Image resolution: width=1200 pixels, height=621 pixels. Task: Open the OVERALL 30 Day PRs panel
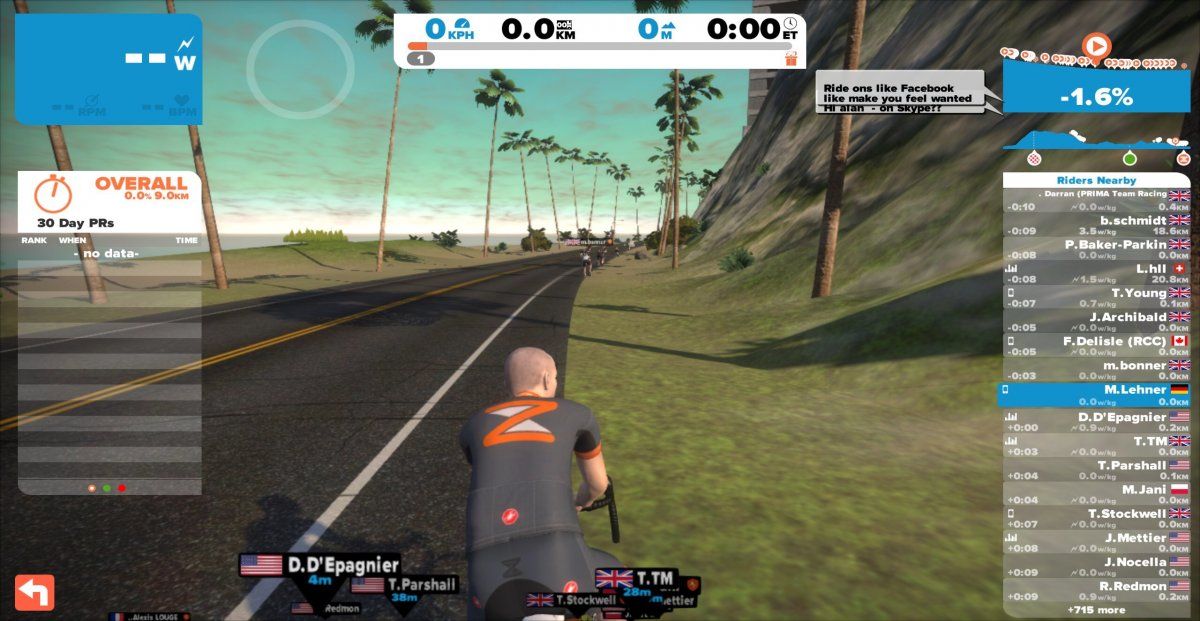[x=110, y=200]
